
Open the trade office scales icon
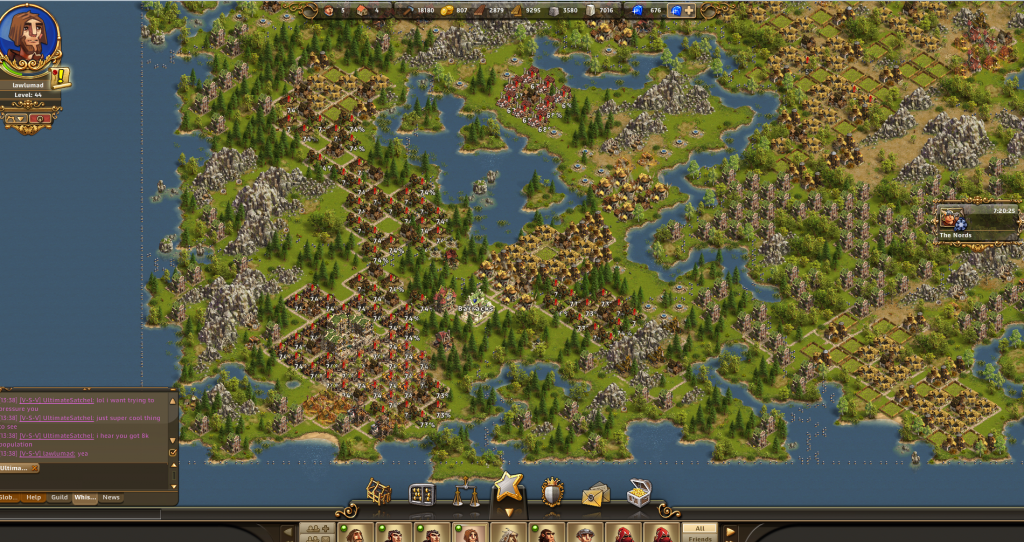[x=465, y=494]
